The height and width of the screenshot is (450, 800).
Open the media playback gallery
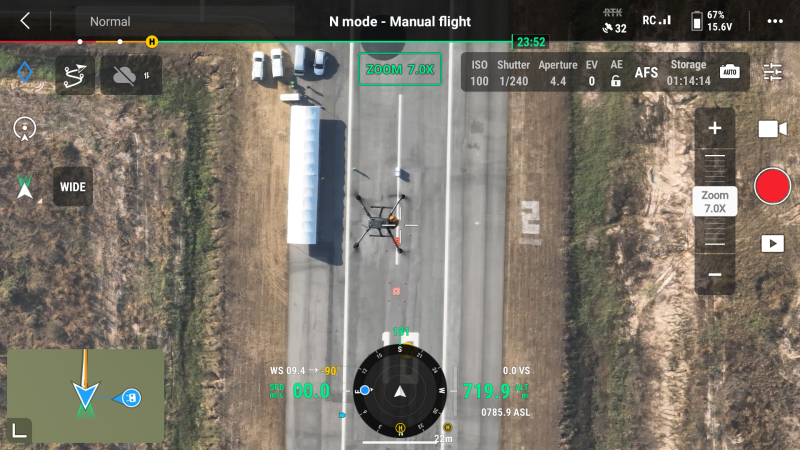[x=772, y=243]
